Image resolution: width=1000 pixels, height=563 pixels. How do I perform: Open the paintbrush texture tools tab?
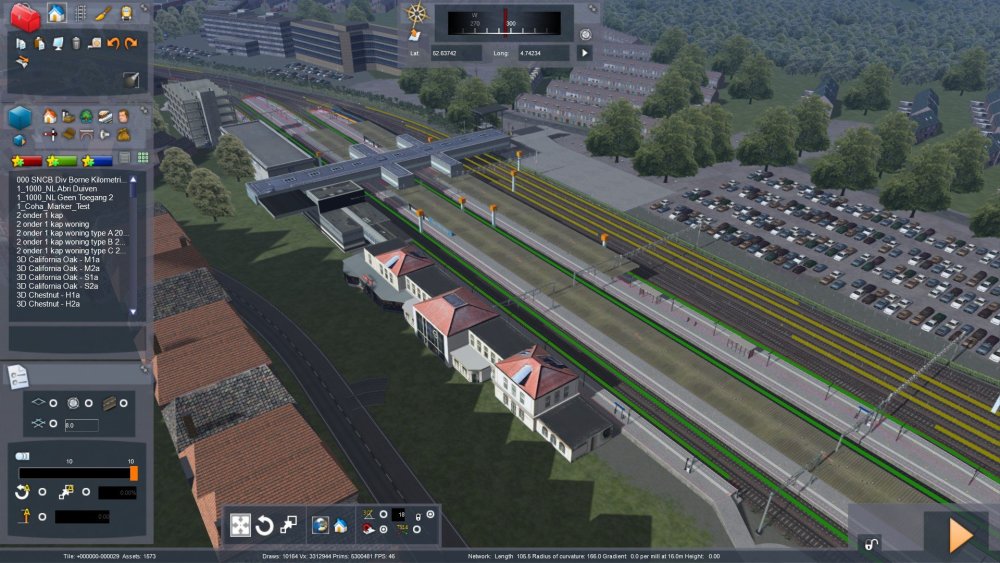pyautogui.click(x=104, y=13)
